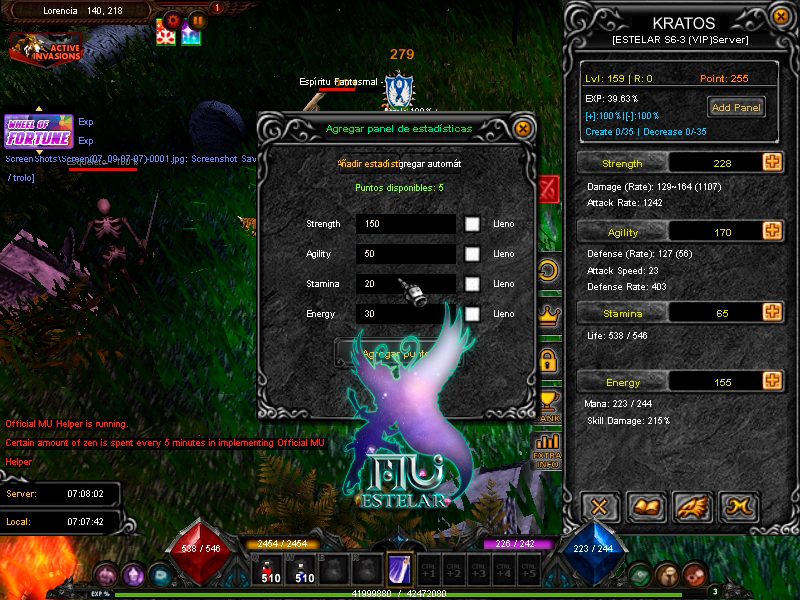
Task: Open the Extra Info side button
Action: click(x=547, y=451)
